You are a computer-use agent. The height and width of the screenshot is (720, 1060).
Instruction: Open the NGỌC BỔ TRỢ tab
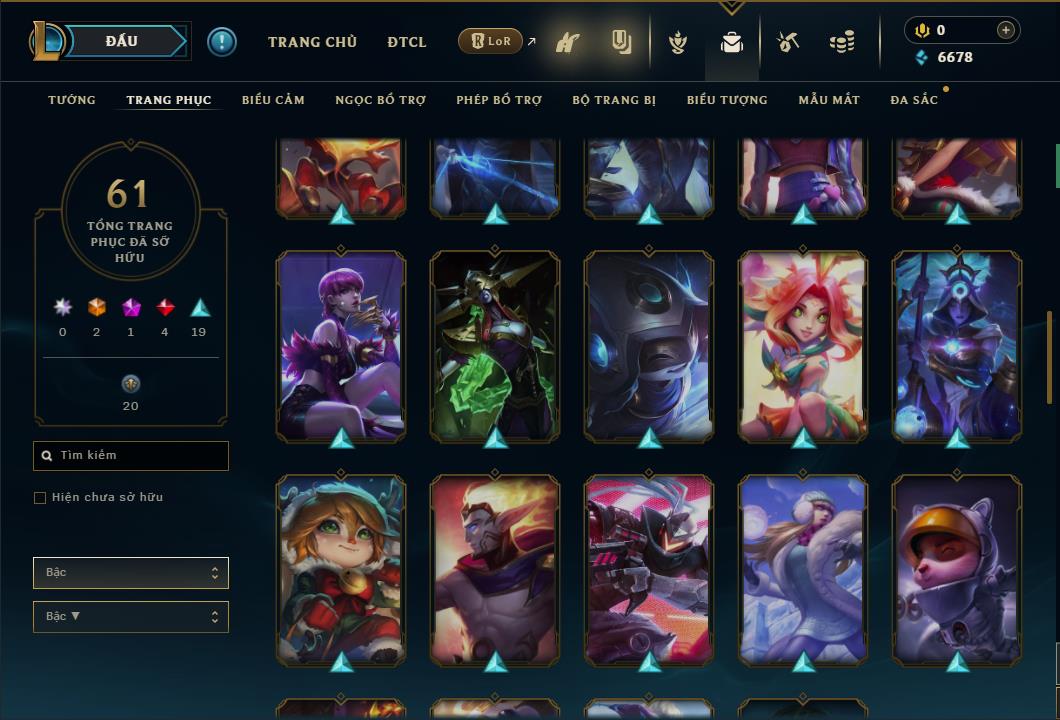point(380,100)
